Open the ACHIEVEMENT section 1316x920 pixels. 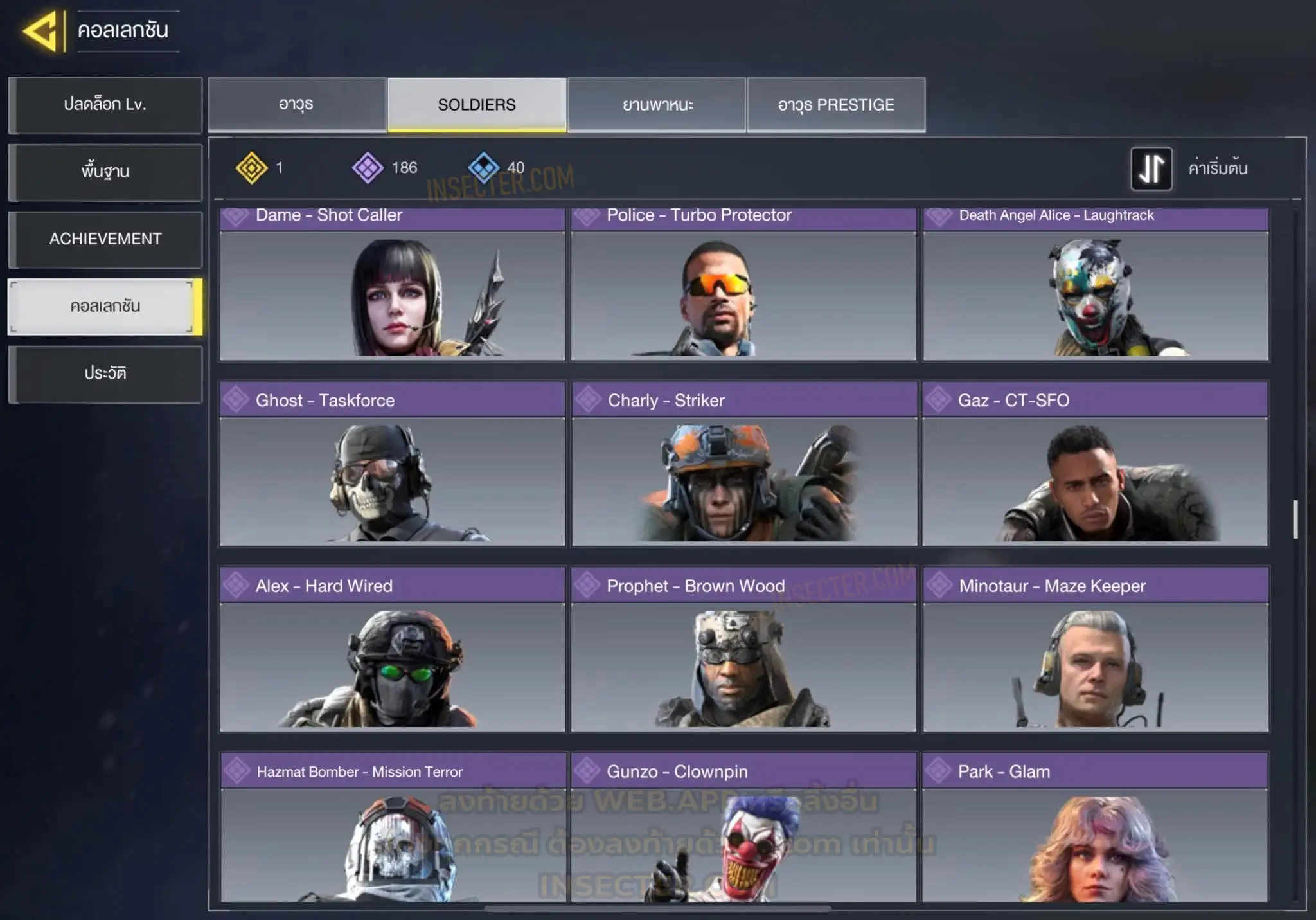[x=105, y=239]
